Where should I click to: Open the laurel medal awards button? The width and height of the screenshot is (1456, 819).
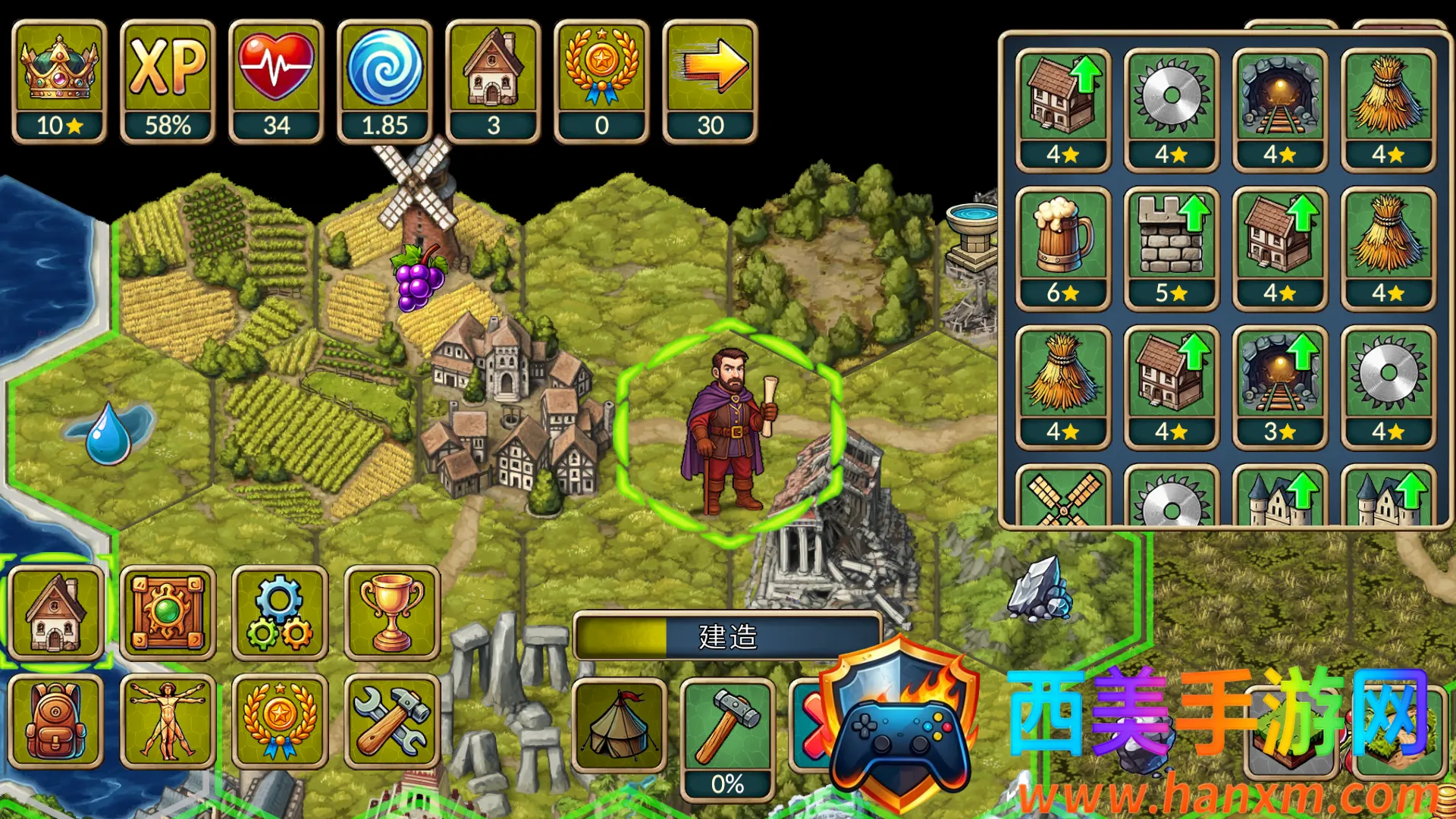280,721
